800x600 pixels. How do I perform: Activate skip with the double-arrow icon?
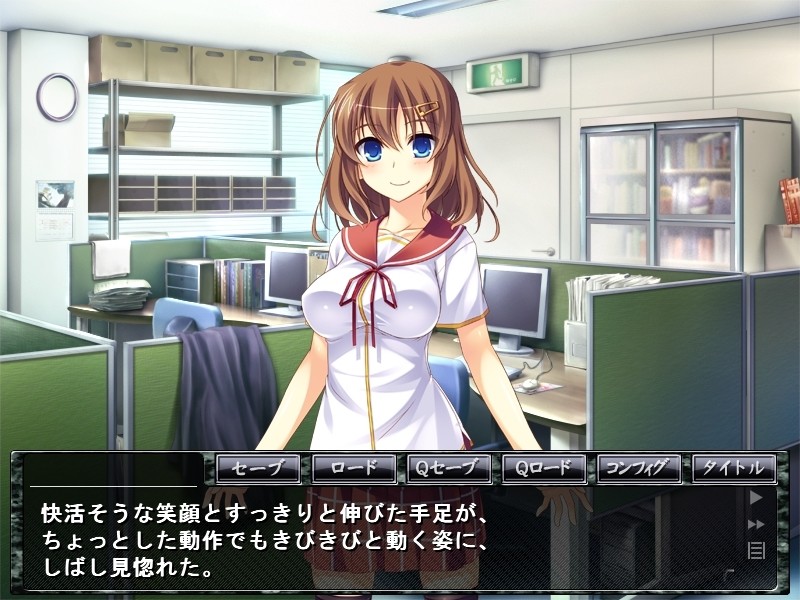pos(757,523)
